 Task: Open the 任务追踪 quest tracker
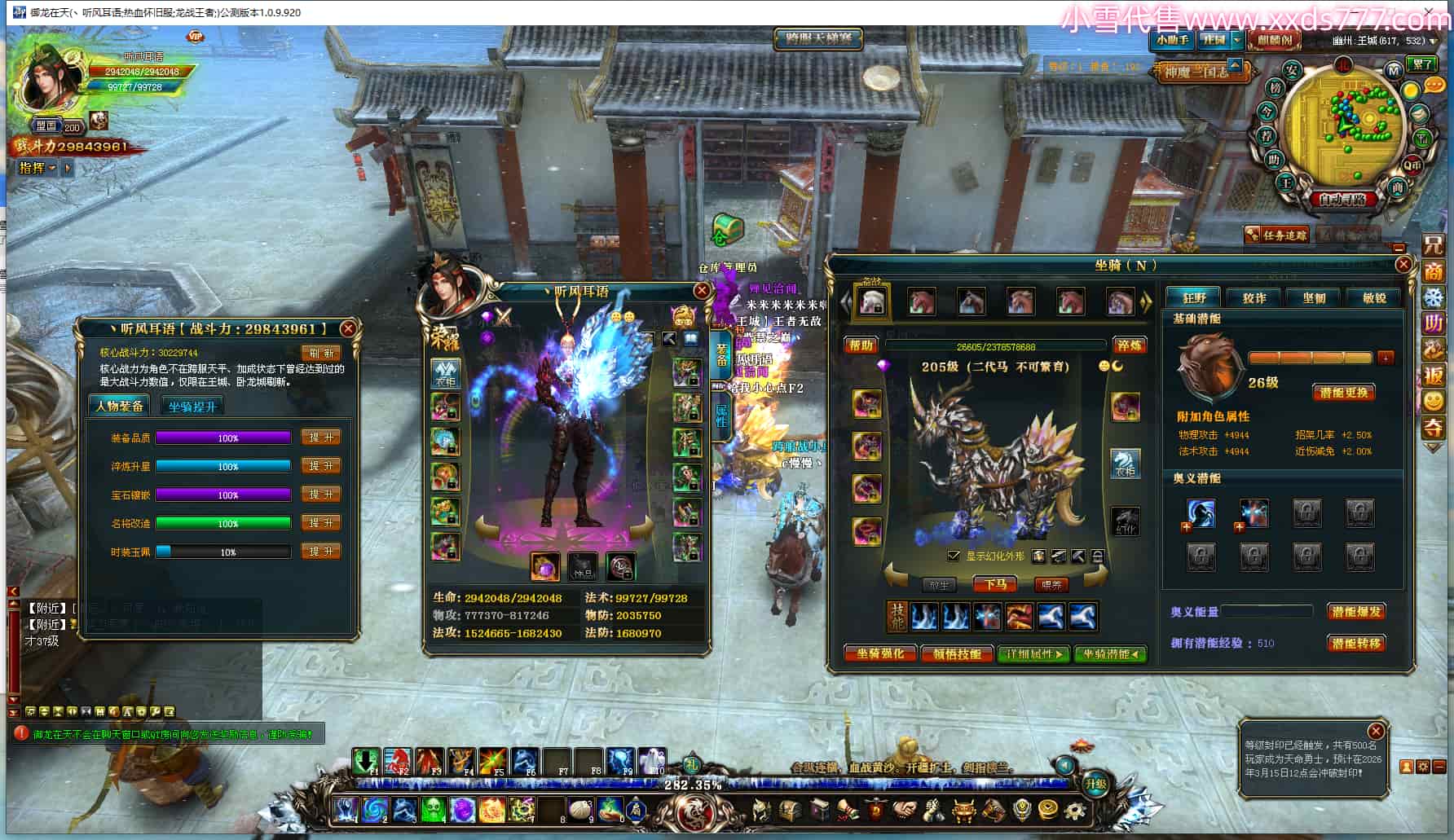point(1277,235)
